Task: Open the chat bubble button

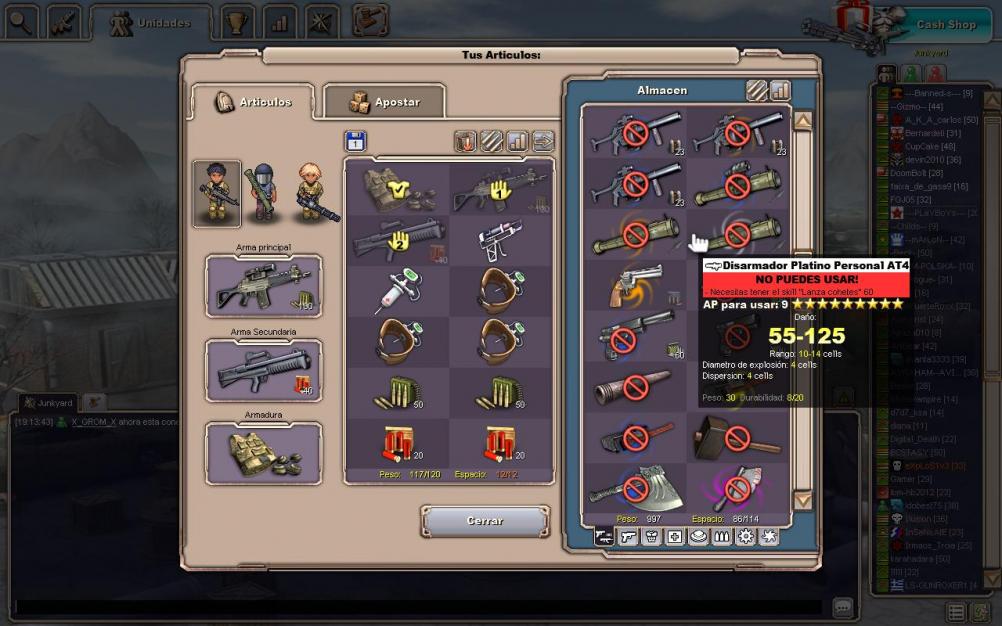Action: 843,607
